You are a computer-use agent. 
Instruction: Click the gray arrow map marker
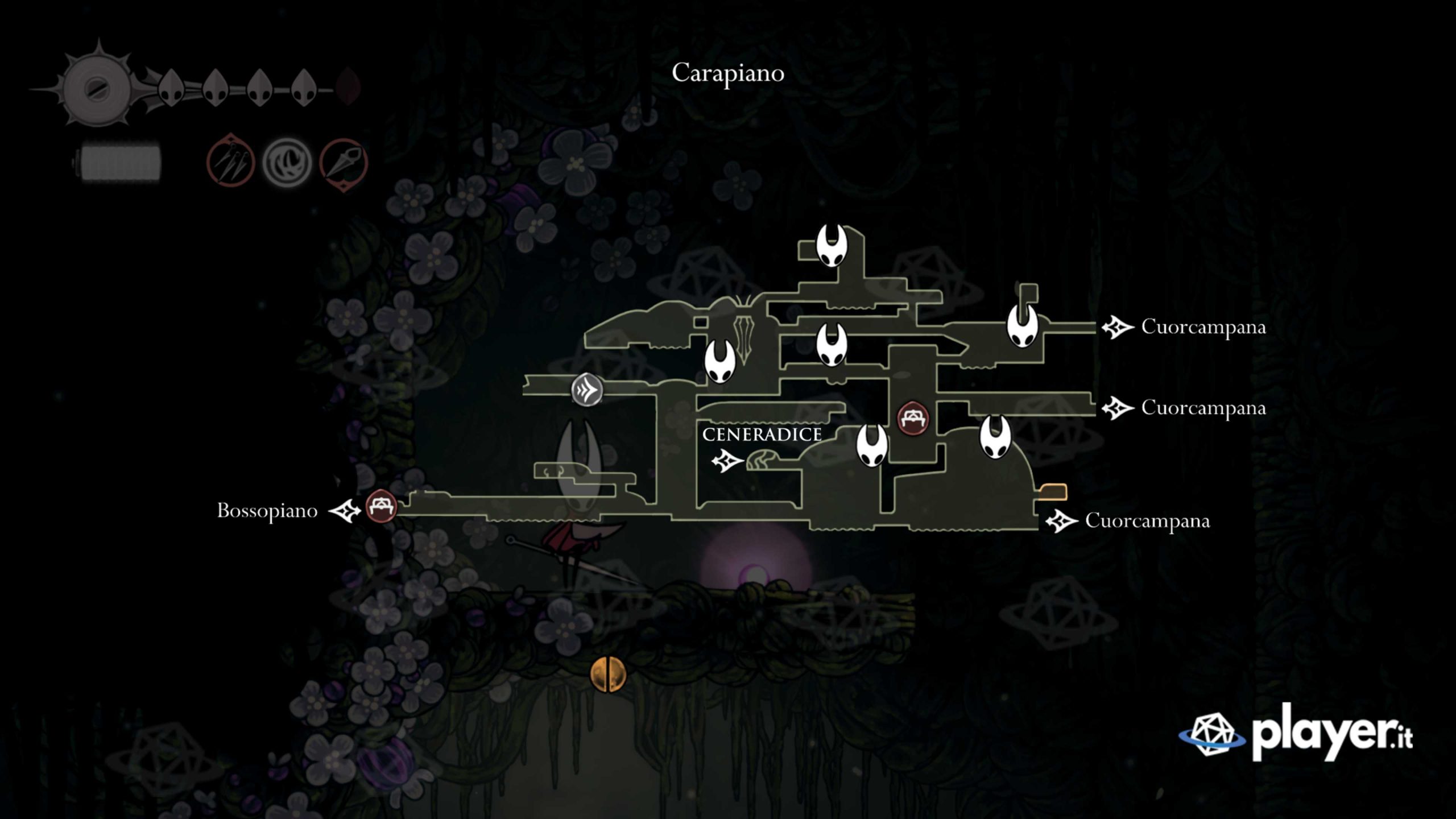tap(586, 390)
